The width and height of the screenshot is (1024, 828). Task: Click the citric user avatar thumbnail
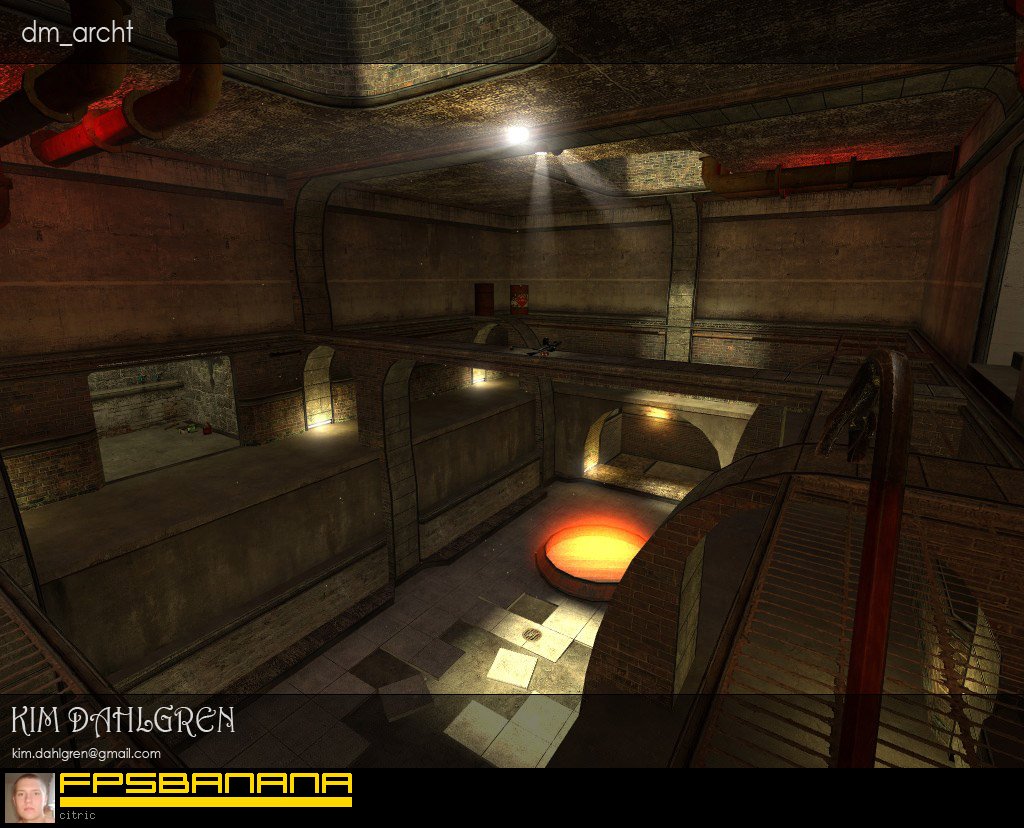tap(30, 797)
